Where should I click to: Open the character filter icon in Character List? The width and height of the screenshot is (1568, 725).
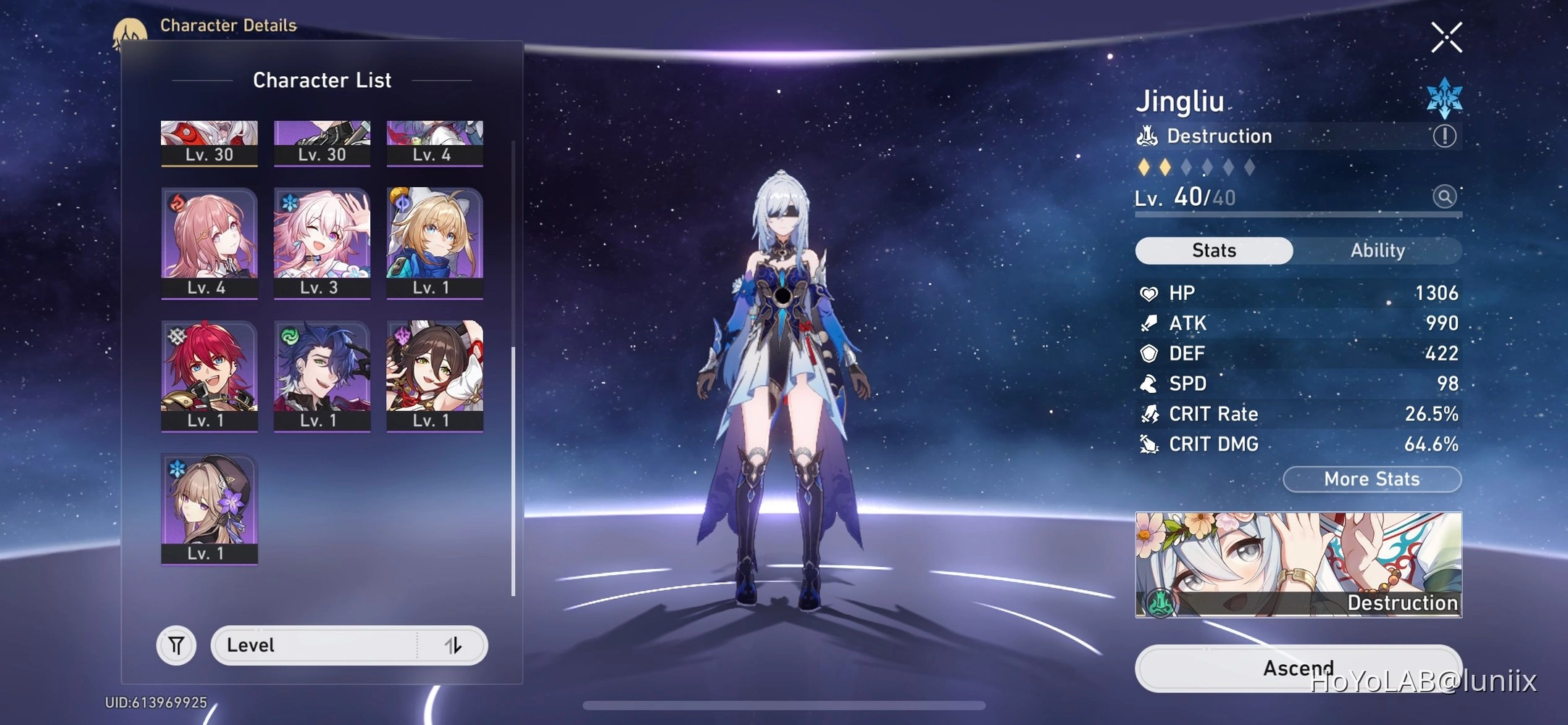176,645
